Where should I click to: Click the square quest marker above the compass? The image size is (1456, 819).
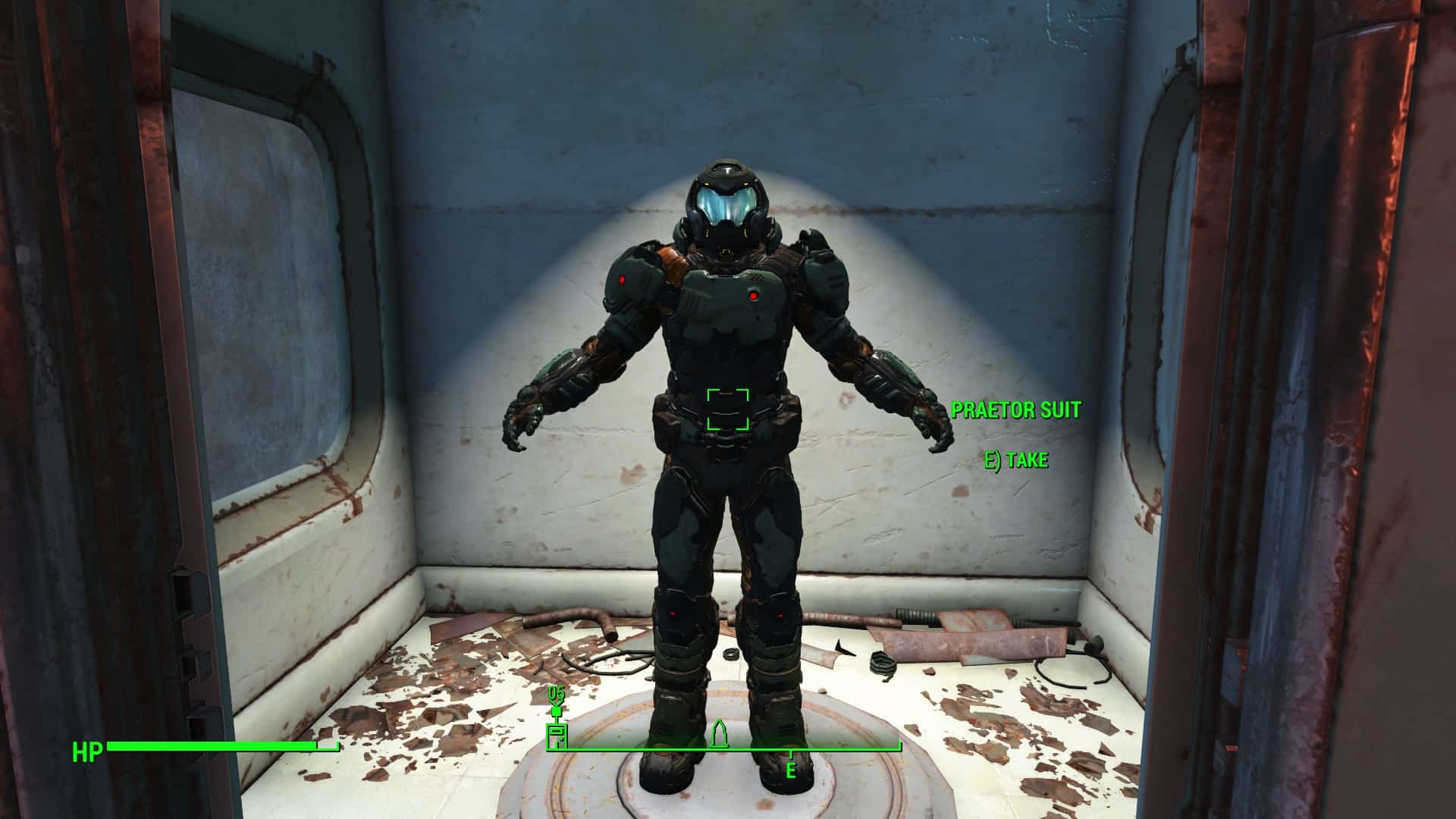[x=557, y=711]
